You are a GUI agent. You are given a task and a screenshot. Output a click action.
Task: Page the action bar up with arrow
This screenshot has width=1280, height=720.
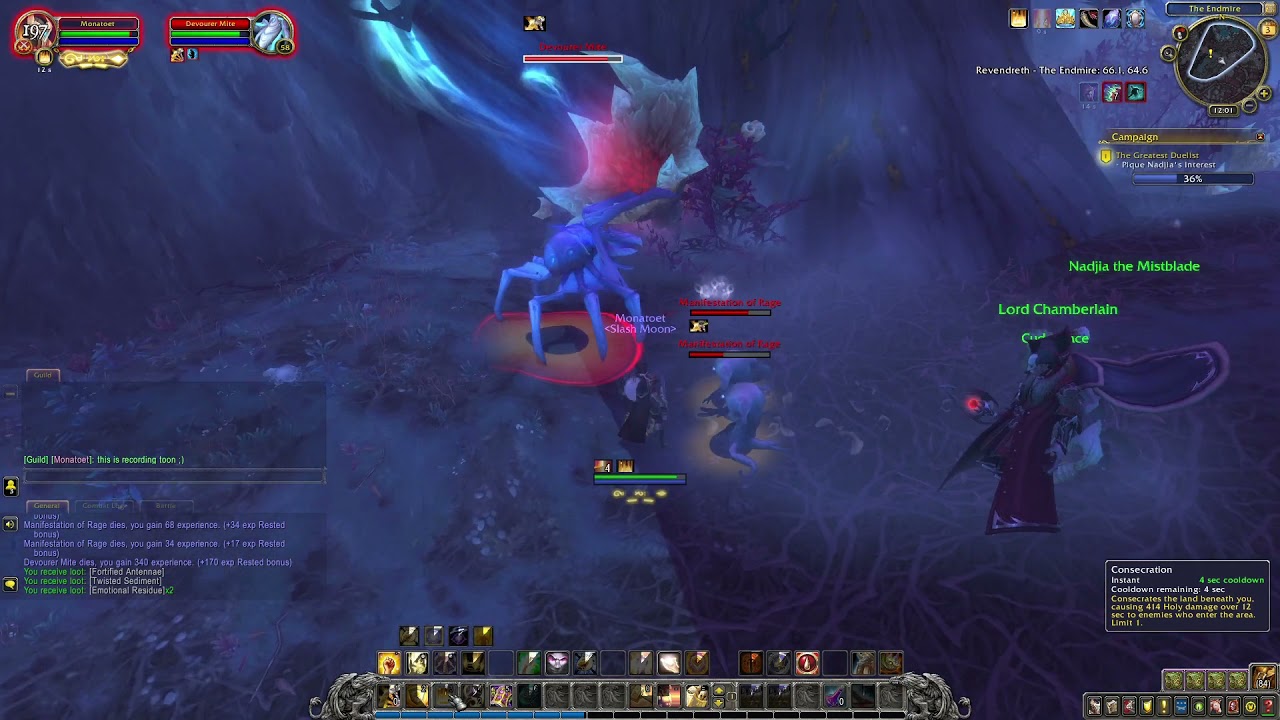[x=719, y=689]
